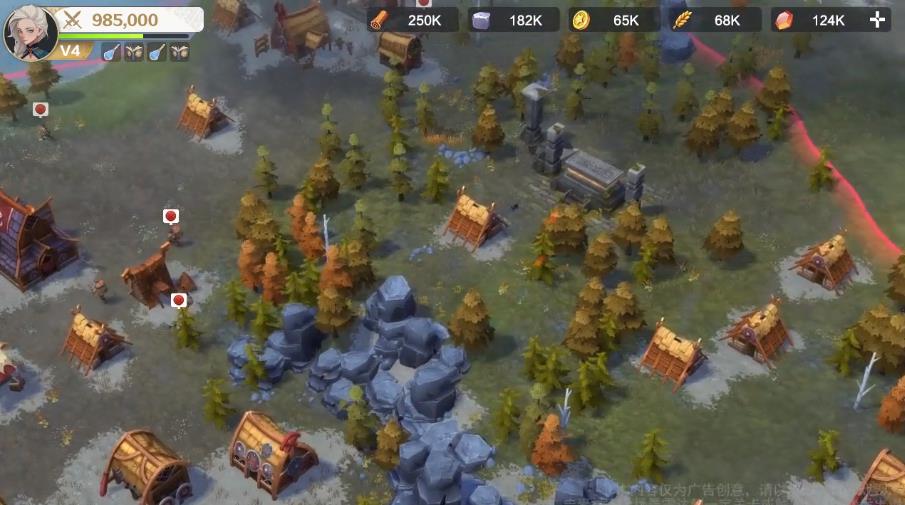905x505 pixels.
Task: Open the commander avatar profile
Action: [29, 32]
